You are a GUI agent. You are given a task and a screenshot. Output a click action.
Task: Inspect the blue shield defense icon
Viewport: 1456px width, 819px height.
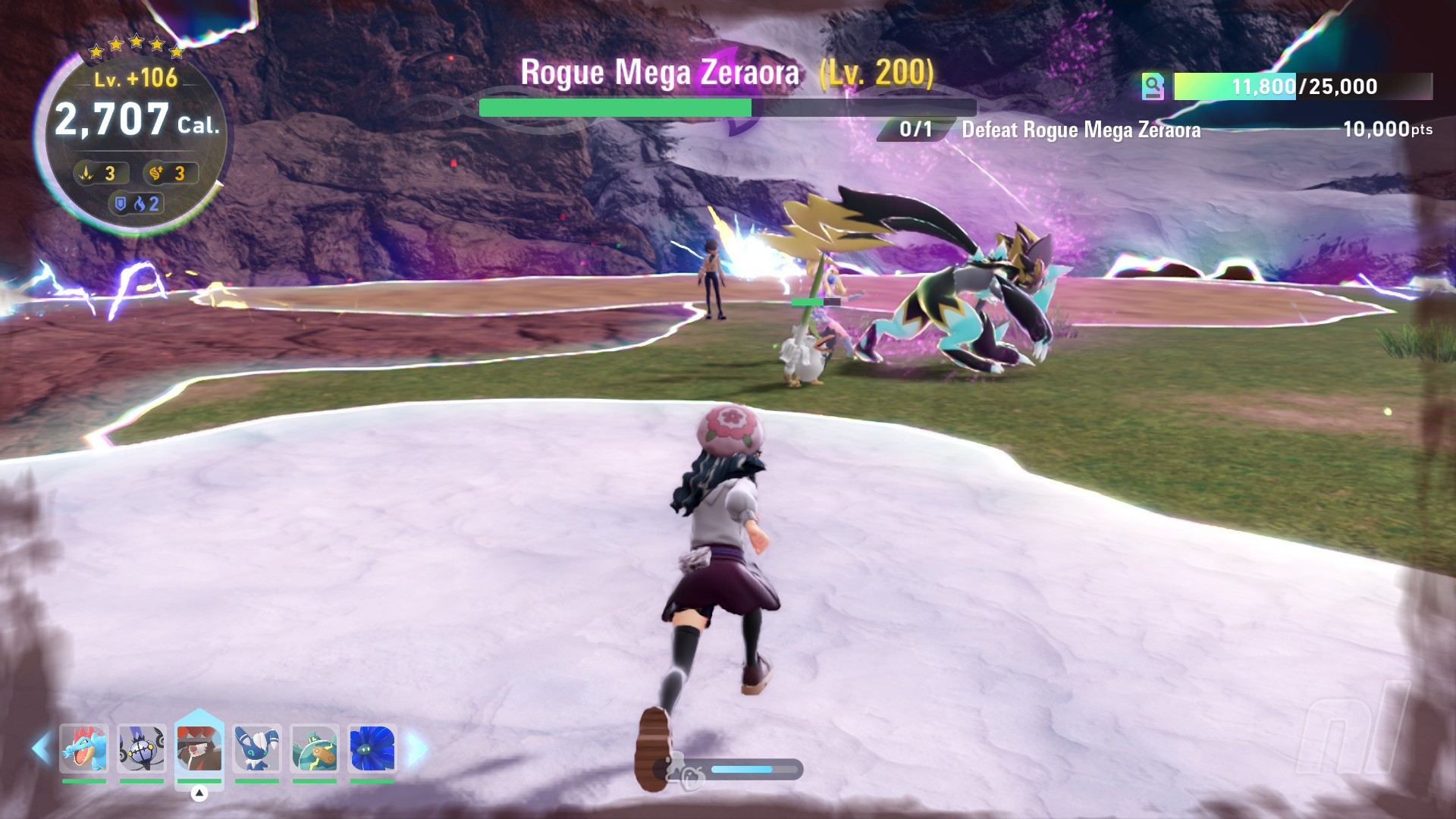click(120, 203)
